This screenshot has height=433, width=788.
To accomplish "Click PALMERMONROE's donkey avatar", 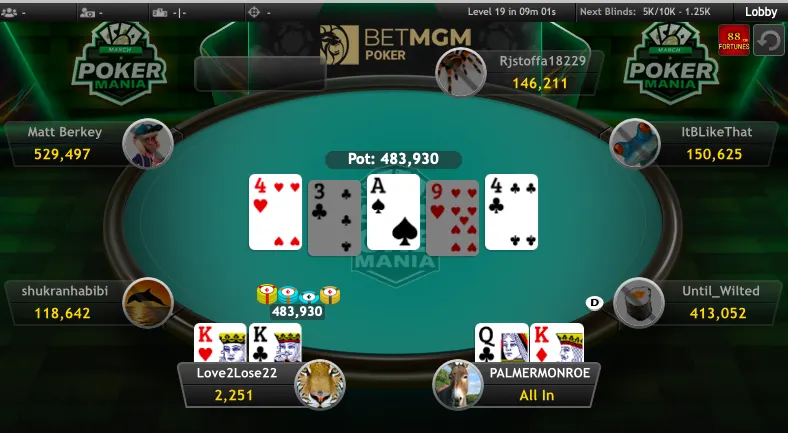I will point(458,384).
